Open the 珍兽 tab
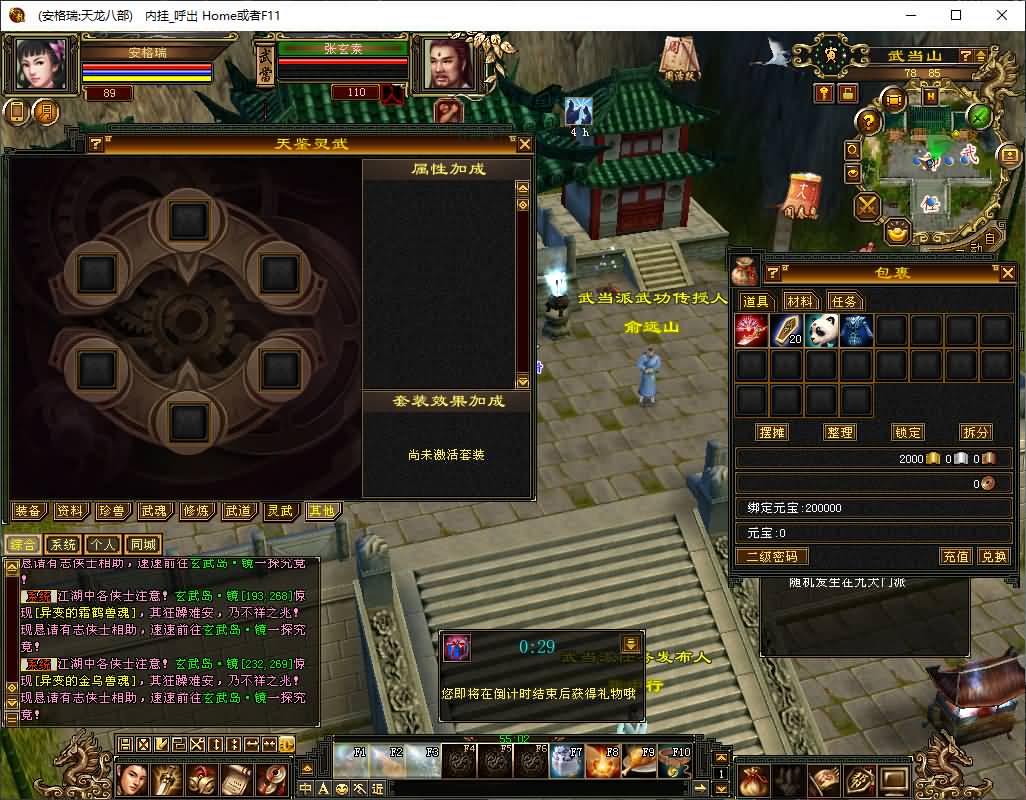The width and height of the screenshot is (1026, 800). (112, 511)
